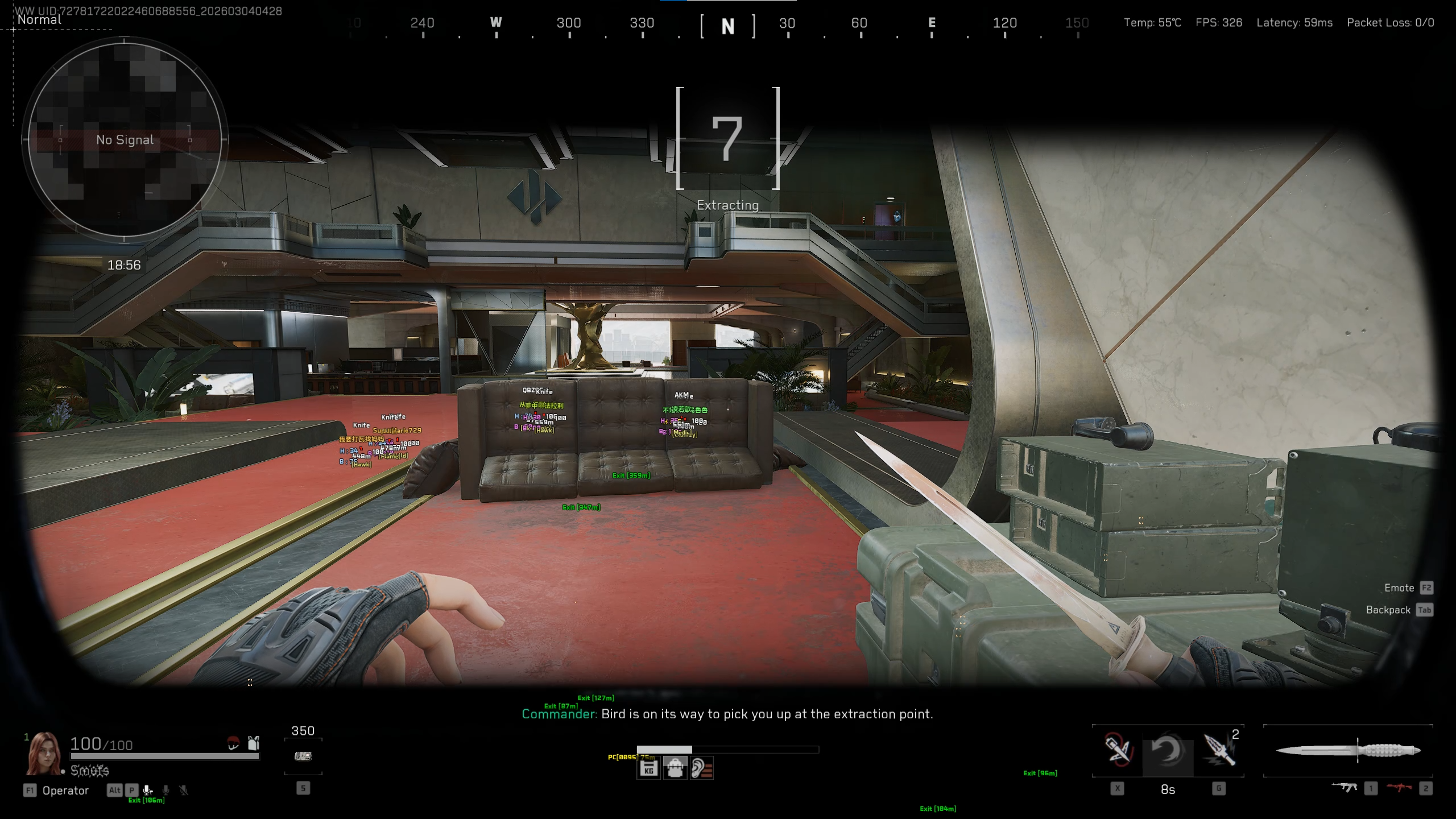Activate the electric throwing knife ability
Viewport: 1456px width, 819px height.
tap(1219, 750)
